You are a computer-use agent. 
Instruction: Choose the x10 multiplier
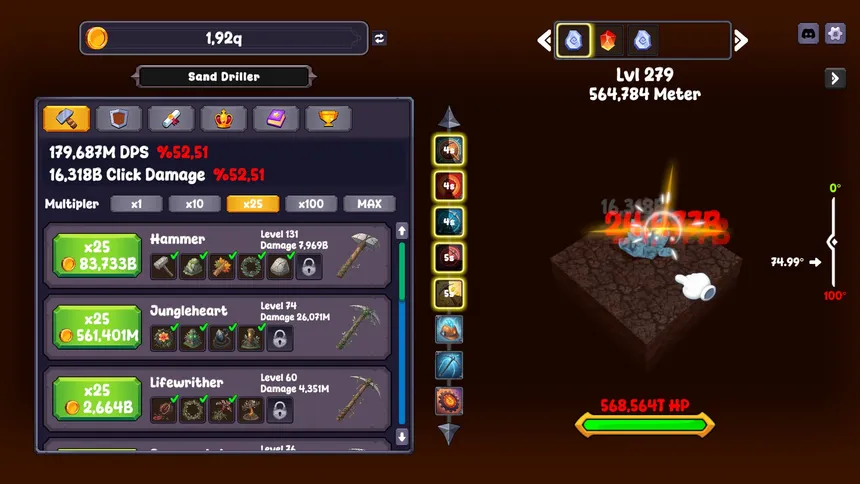194,204
